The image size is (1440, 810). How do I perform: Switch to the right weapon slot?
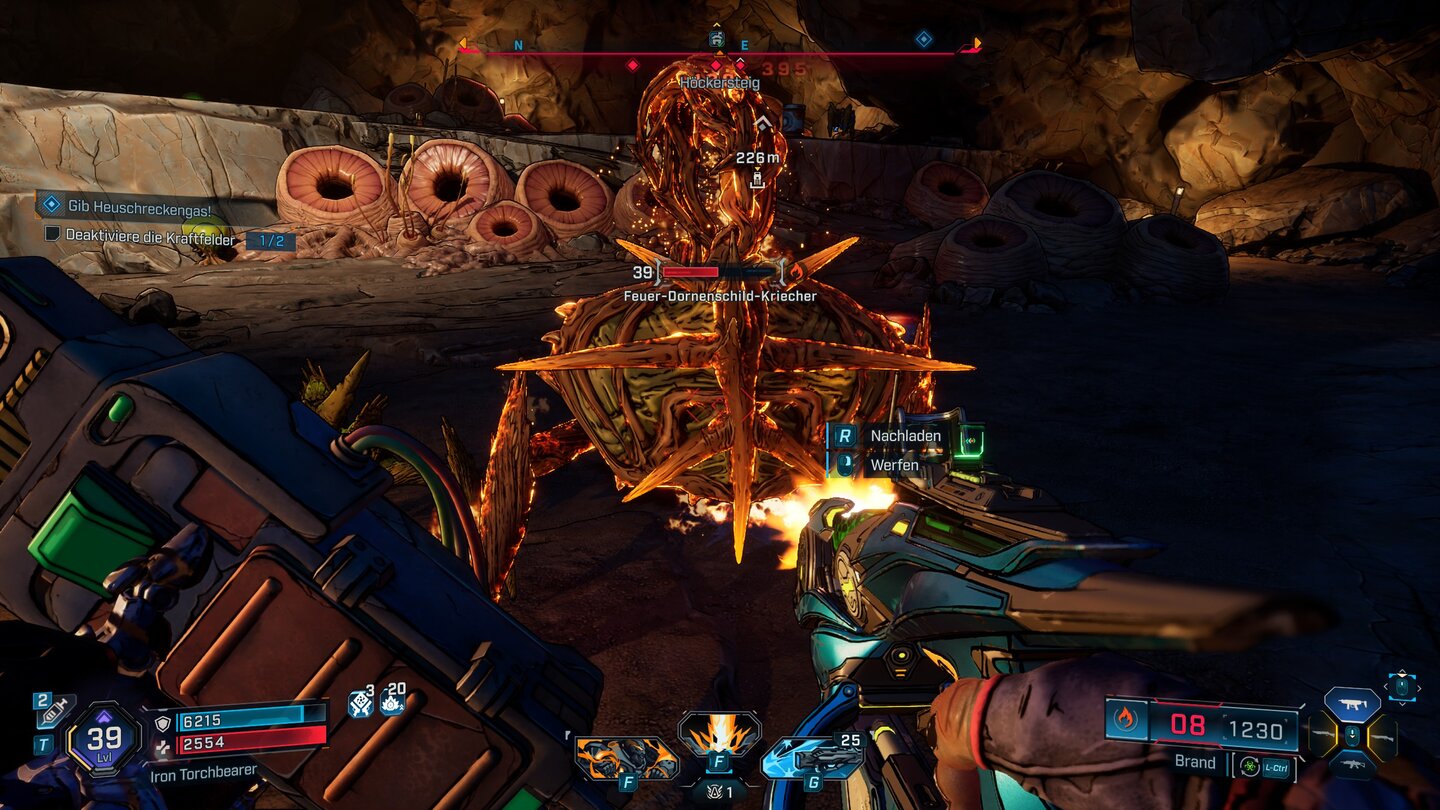pos(1384,737)
